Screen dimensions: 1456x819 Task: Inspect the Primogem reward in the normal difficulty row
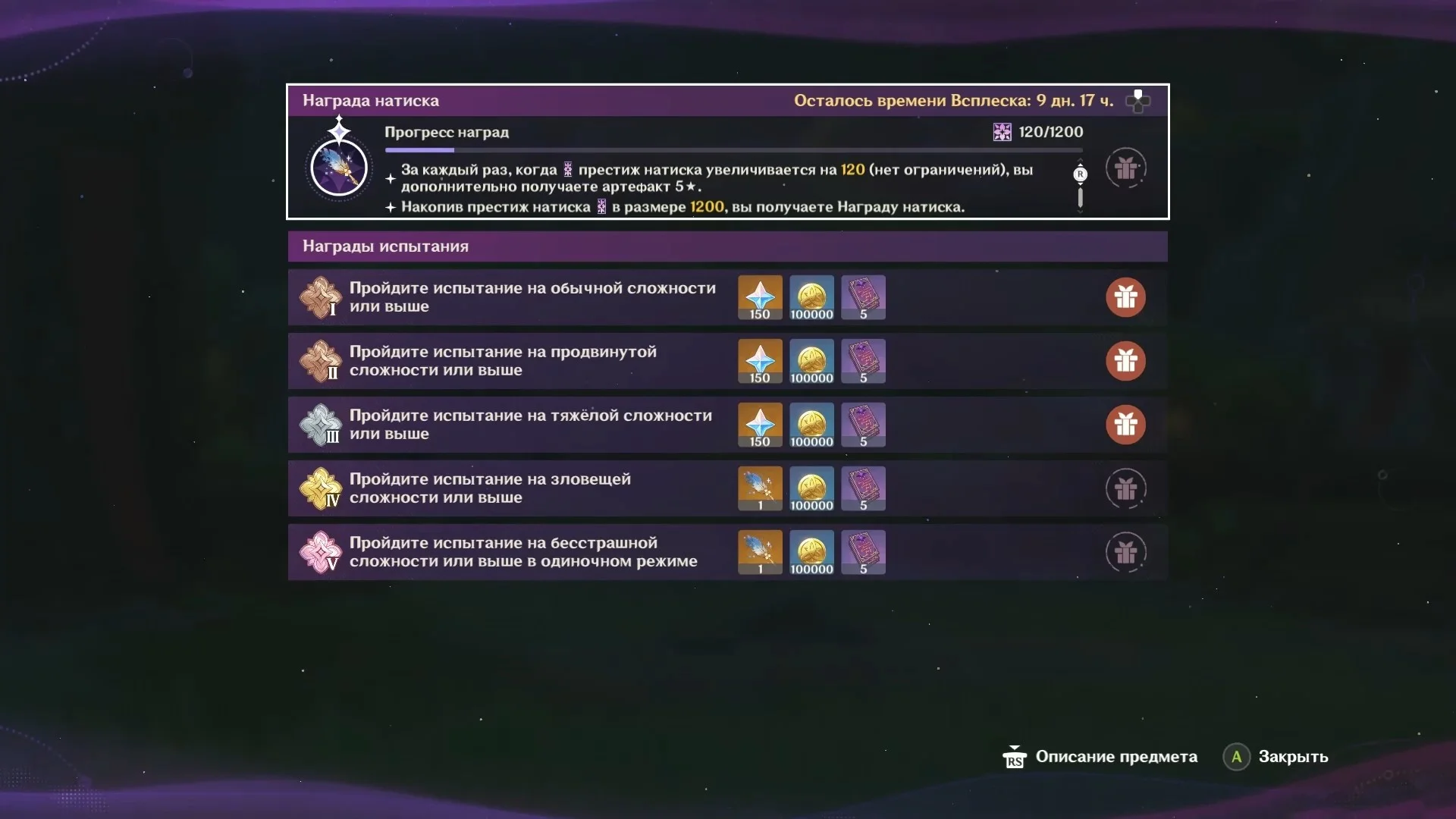pos(760,297)
